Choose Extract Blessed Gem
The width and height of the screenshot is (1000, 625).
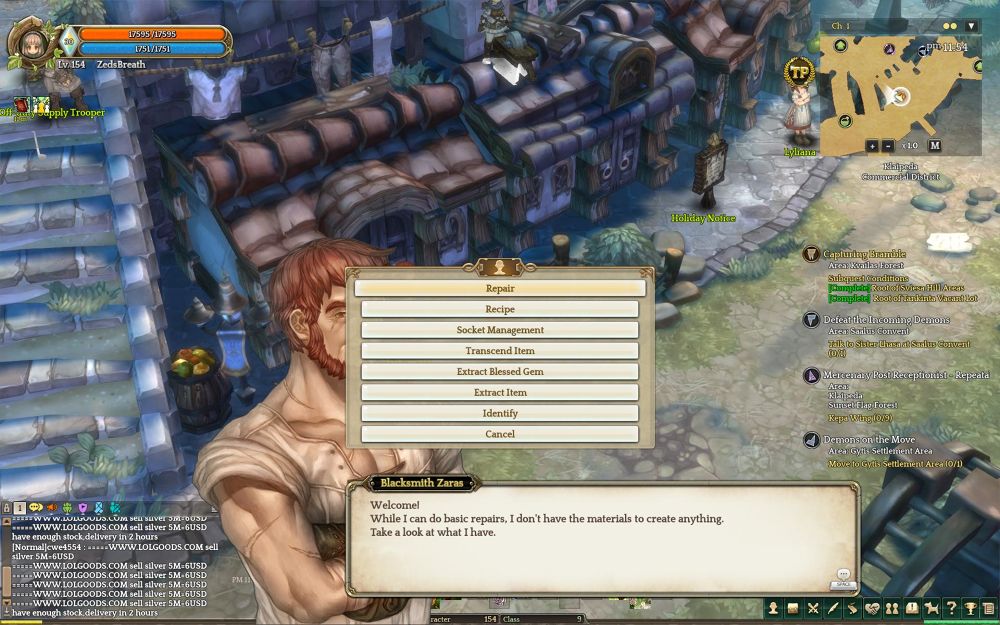[x=500, y=372]
